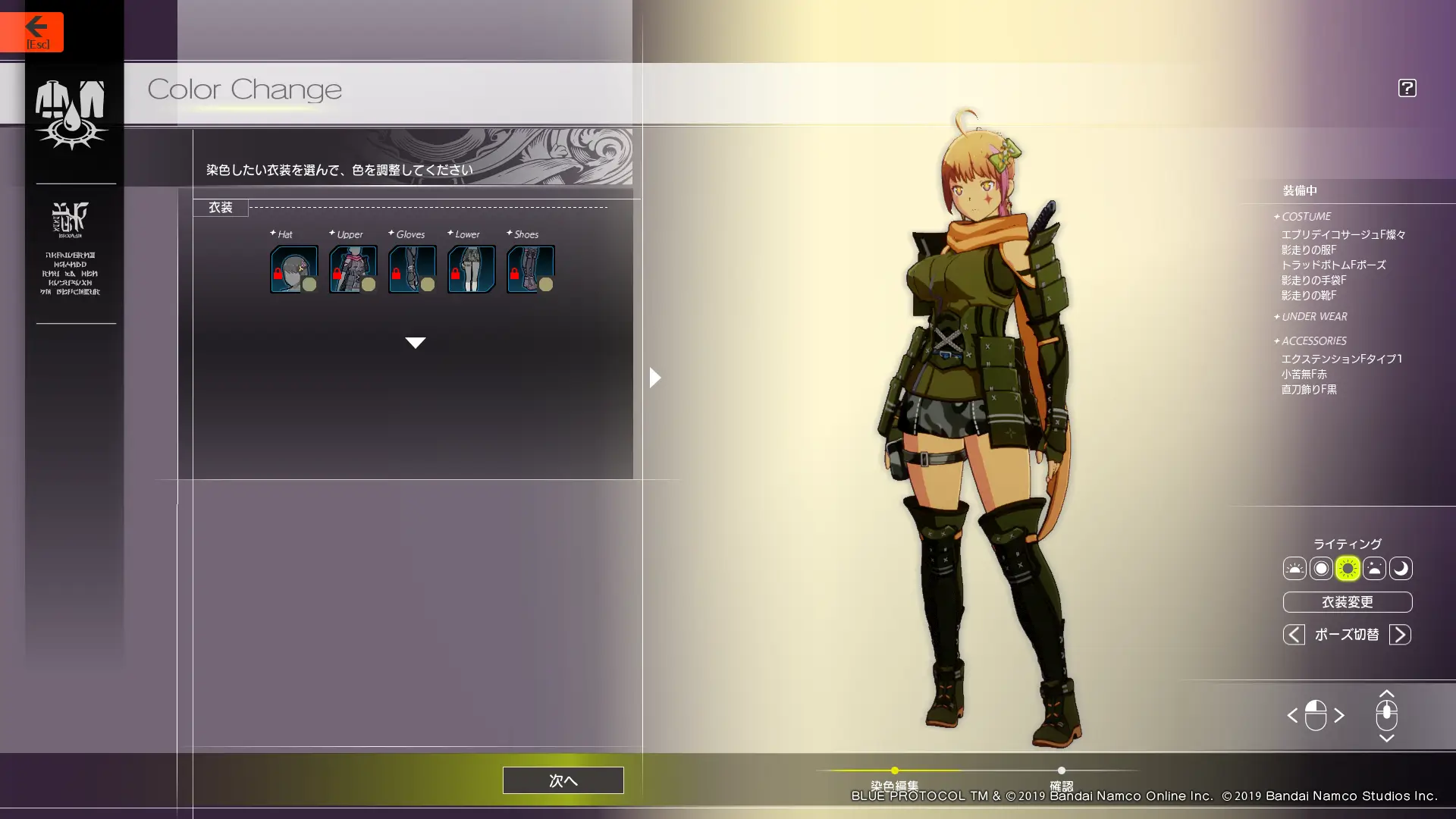This screenshot has height=819, width=1456.
Task: Proceed with the 次へ button
Action: (x=563, y=780)
